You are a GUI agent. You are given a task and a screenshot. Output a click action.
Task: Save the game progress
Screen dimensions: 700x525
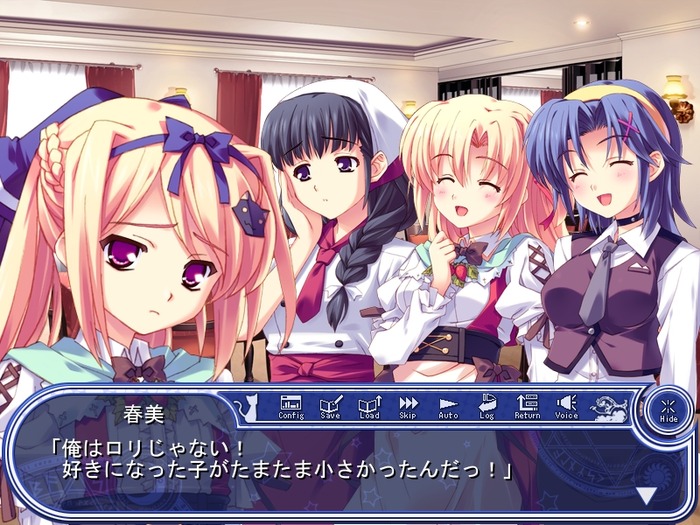(x=330, y=405)
